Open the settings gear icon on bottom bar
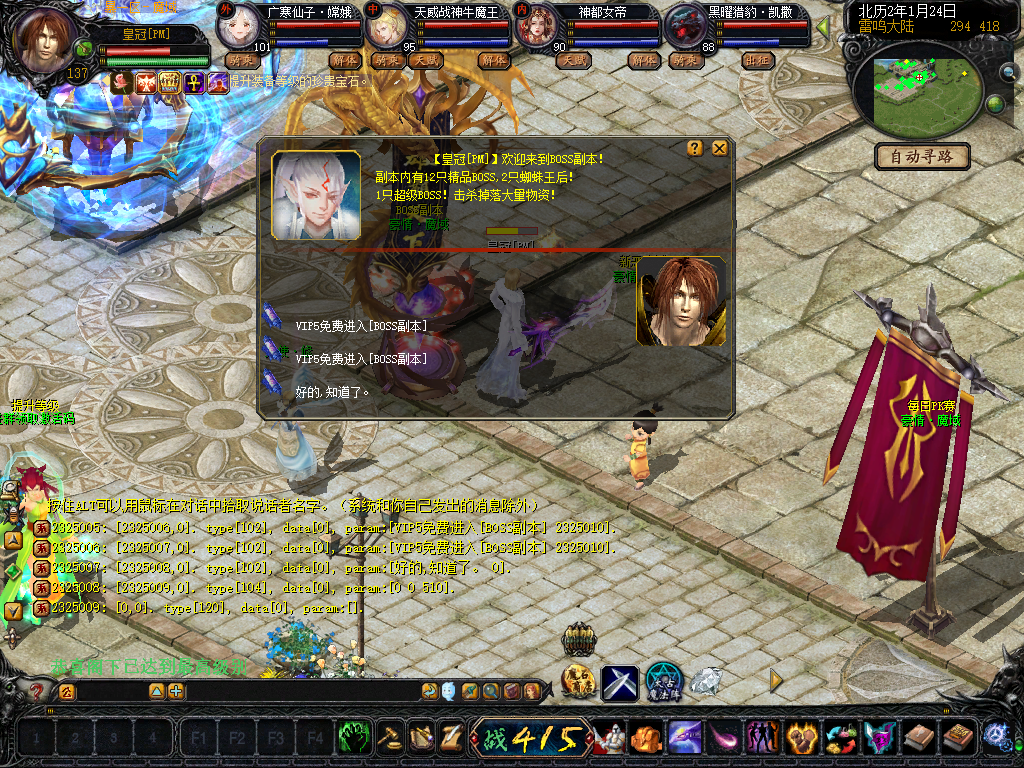 coord(996,736)
